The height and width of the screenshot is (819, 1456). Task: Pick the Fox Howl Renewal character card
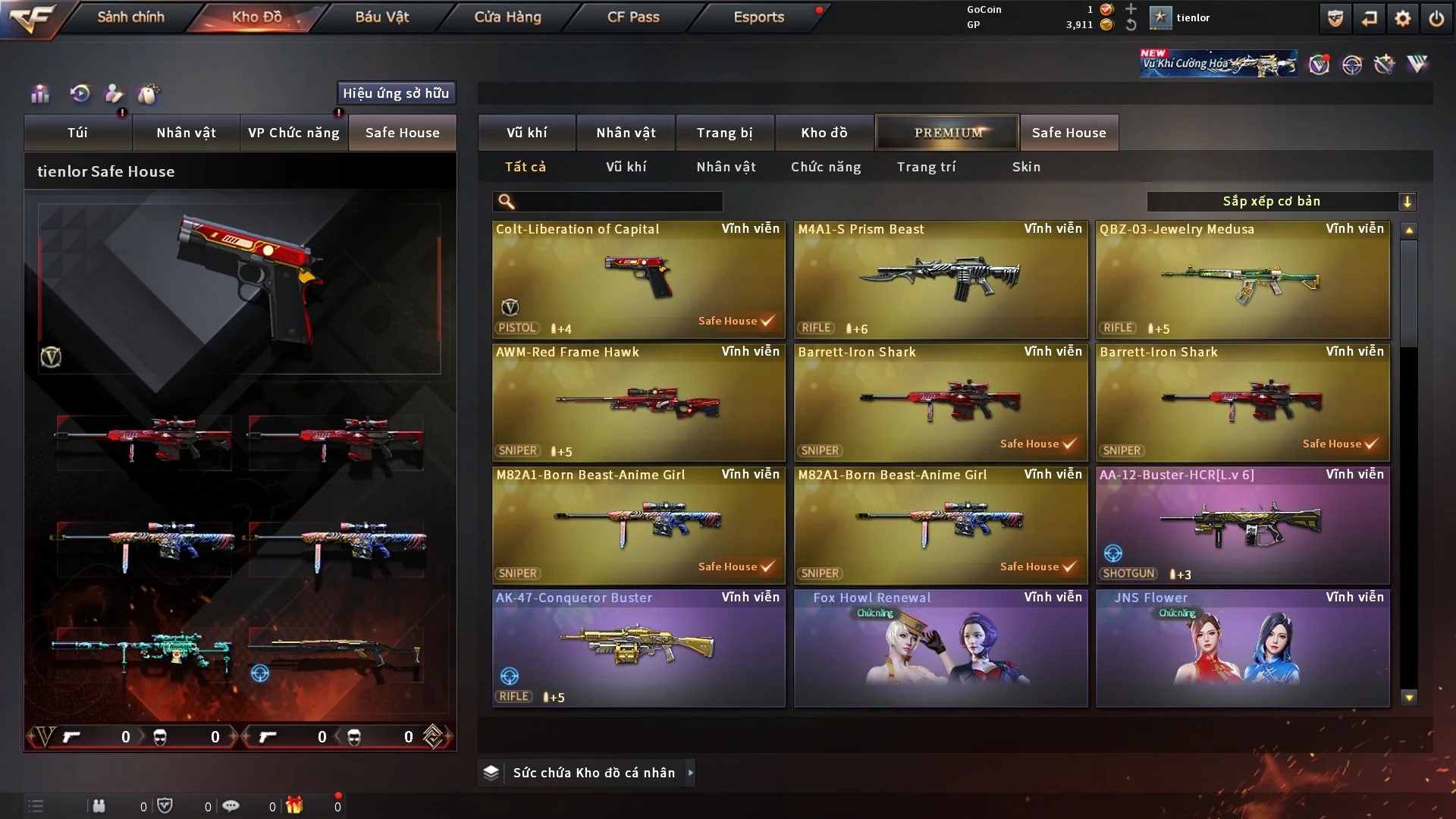pos(940,648)
